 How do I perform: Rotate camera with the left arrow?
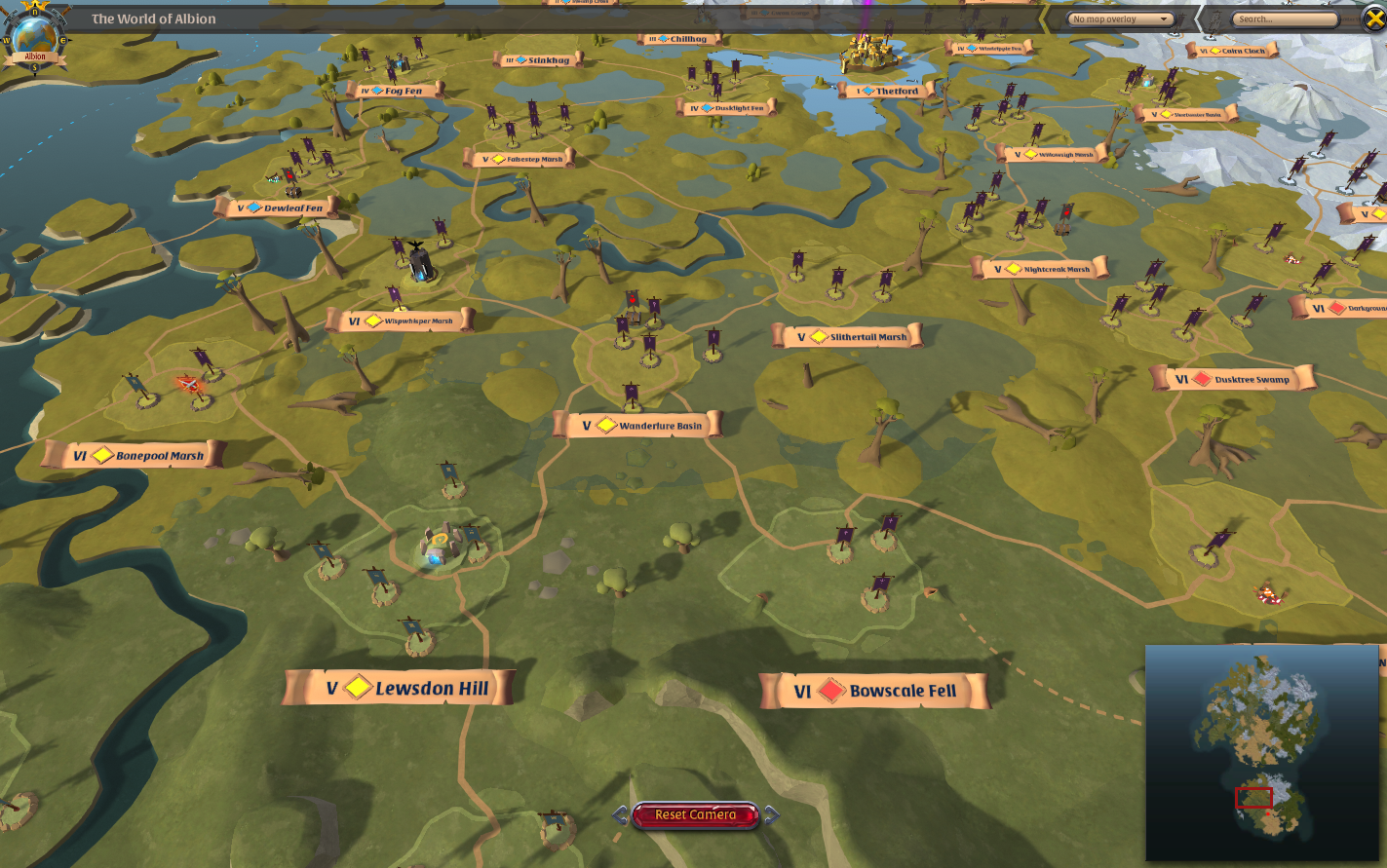coord(620,814)
